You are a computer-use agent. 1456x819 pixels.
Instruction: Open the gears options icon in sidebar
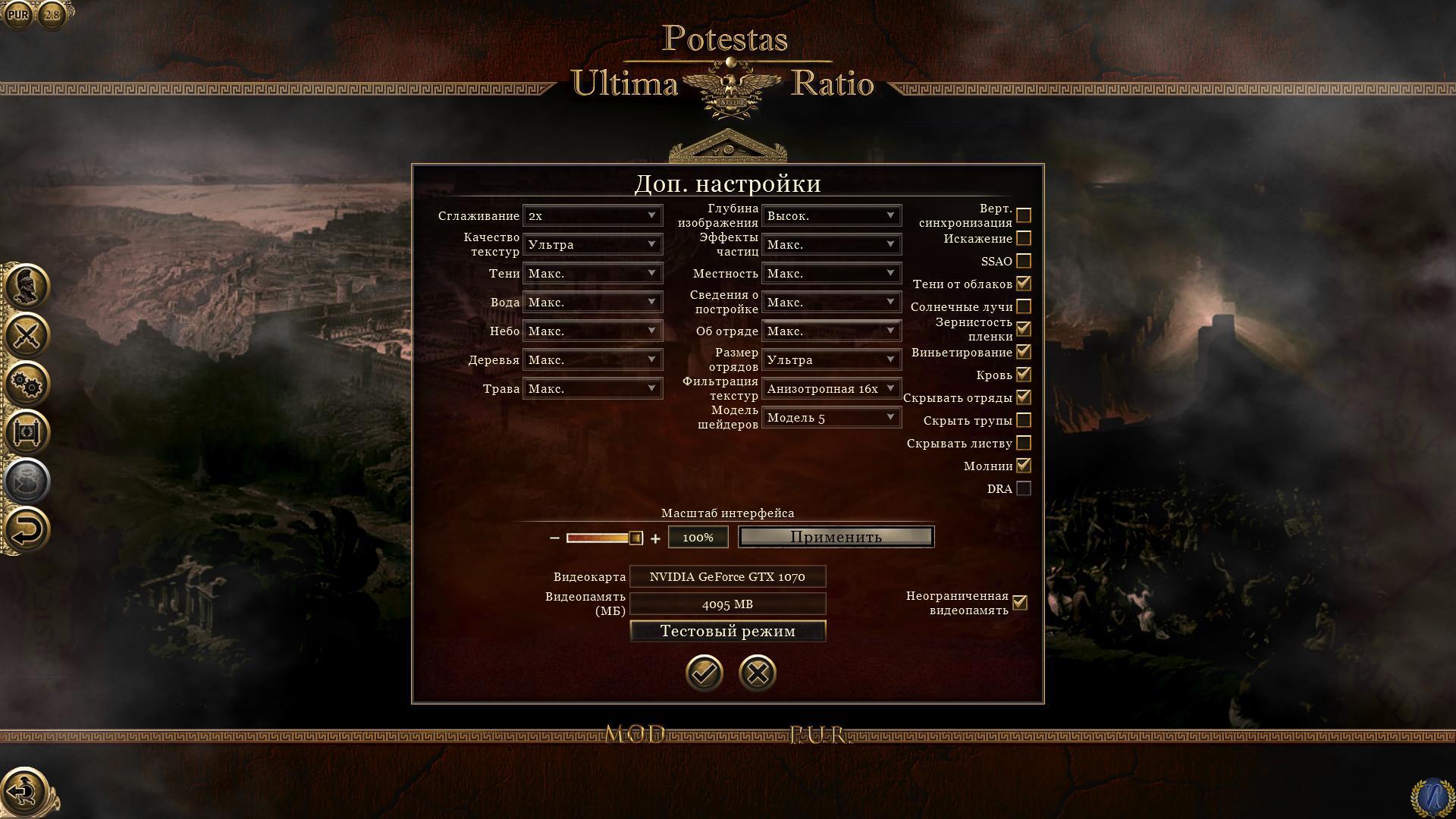[27, 384]
